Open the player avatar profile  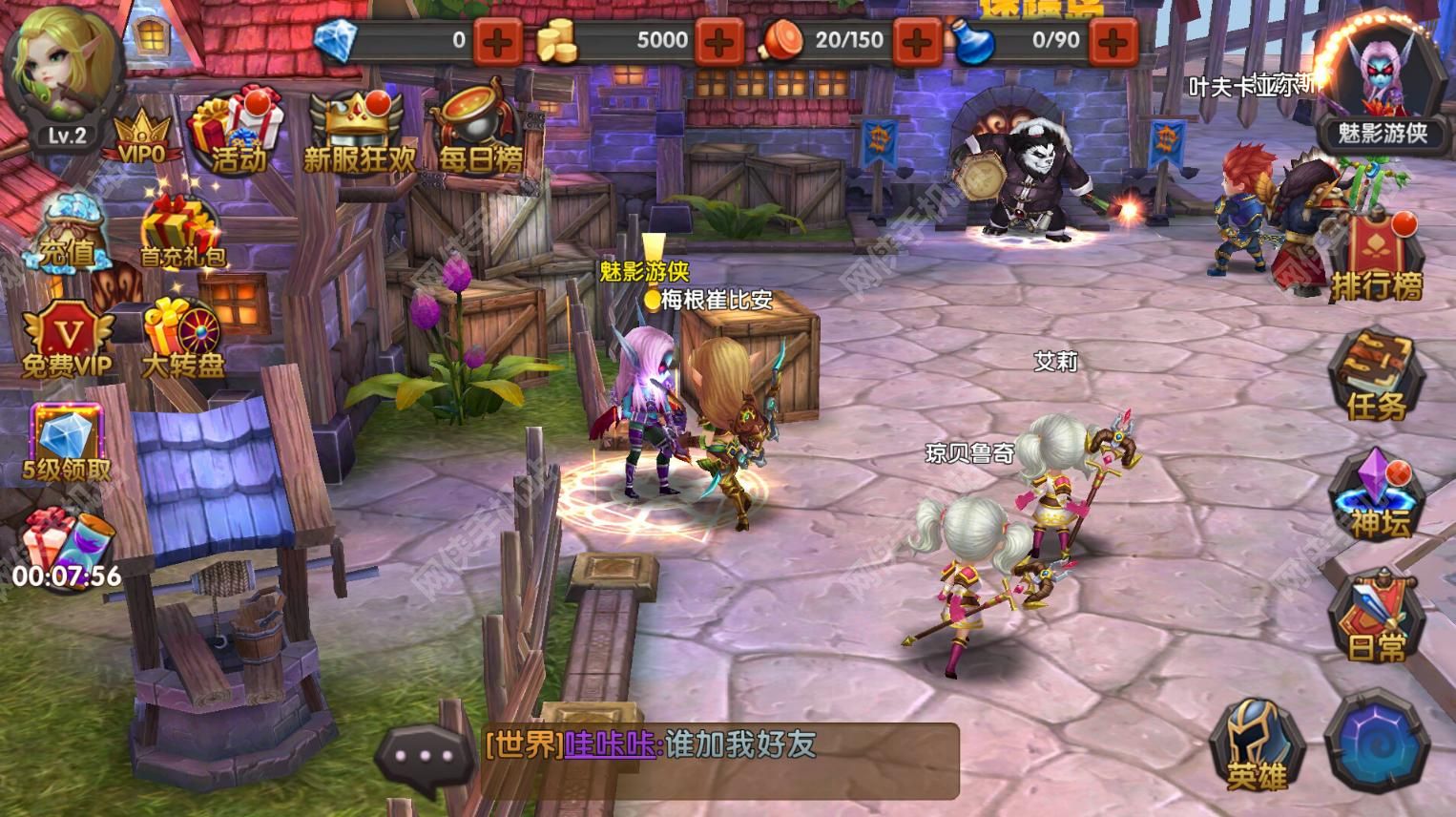pyautogui.click(x=61, y=69)
